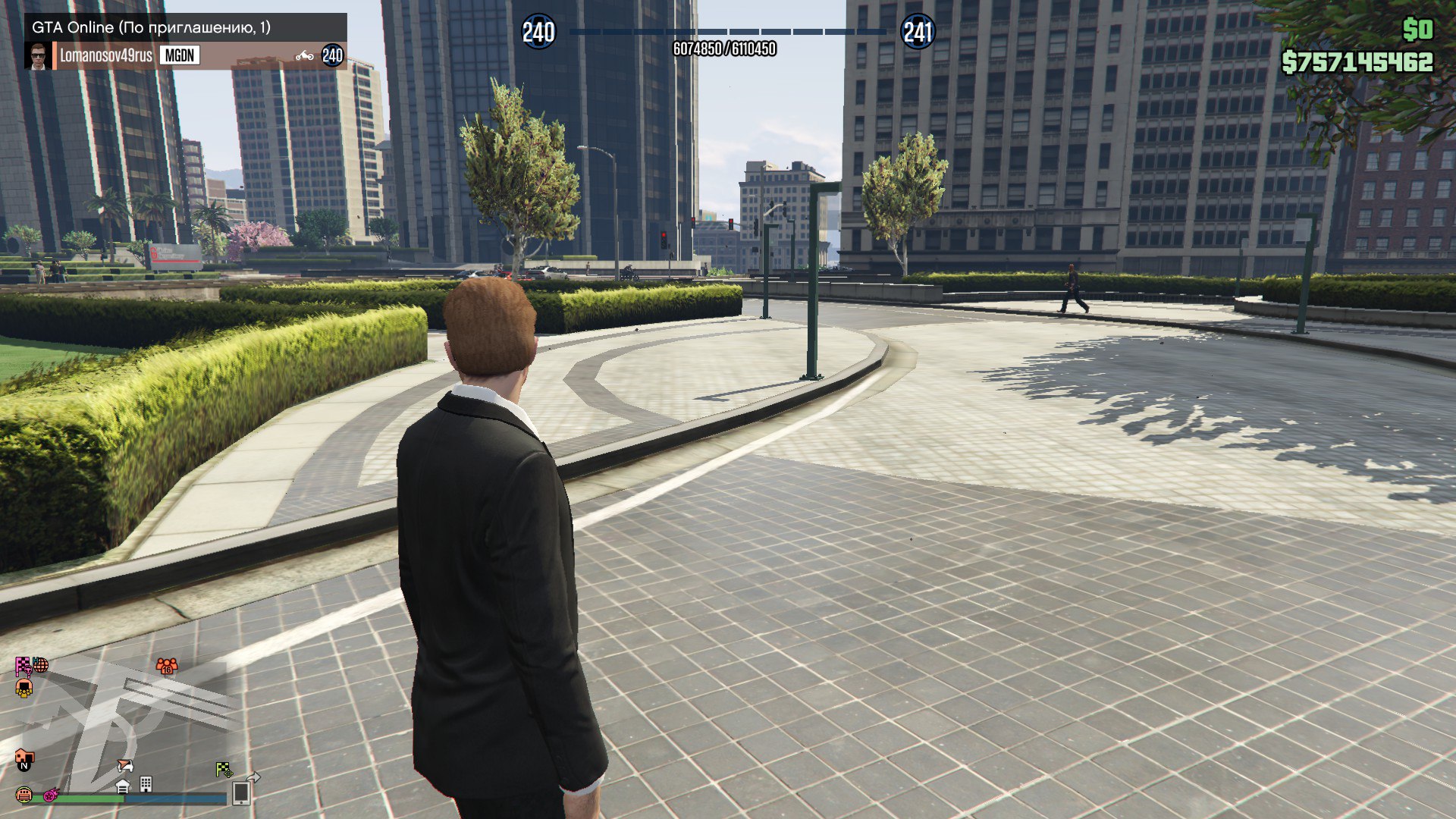The height and width of the screenshot is (819, 1456).
Task: Click the MGDN crew tag
Action: (180, 55)
